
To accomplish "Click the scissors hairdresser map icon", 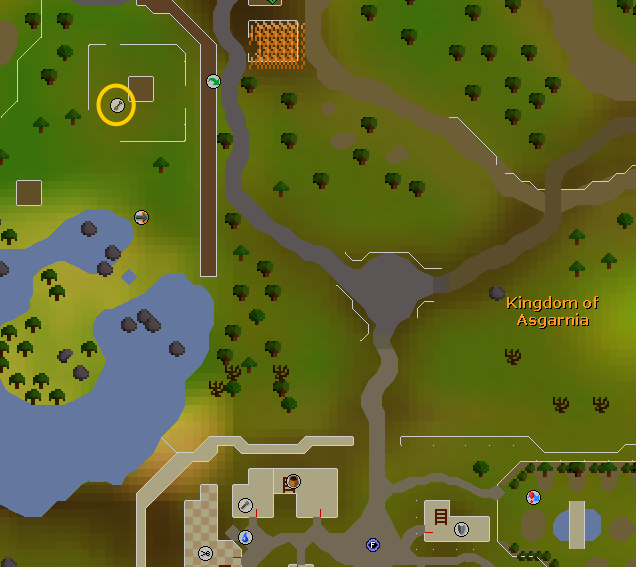I will click(205, 553).
